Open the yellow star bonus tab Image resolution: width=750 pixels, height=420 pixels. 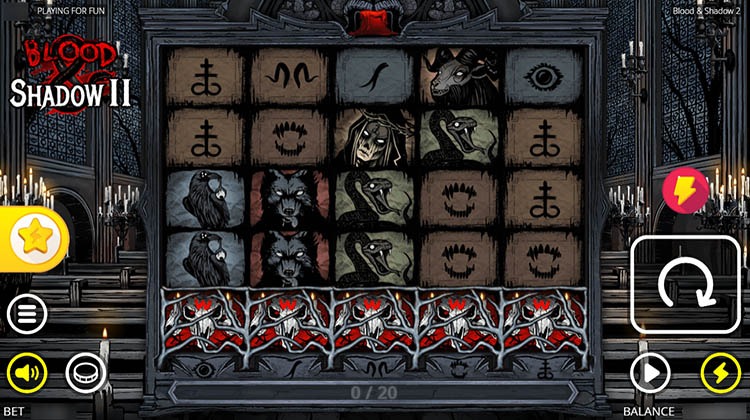(36, 238)
